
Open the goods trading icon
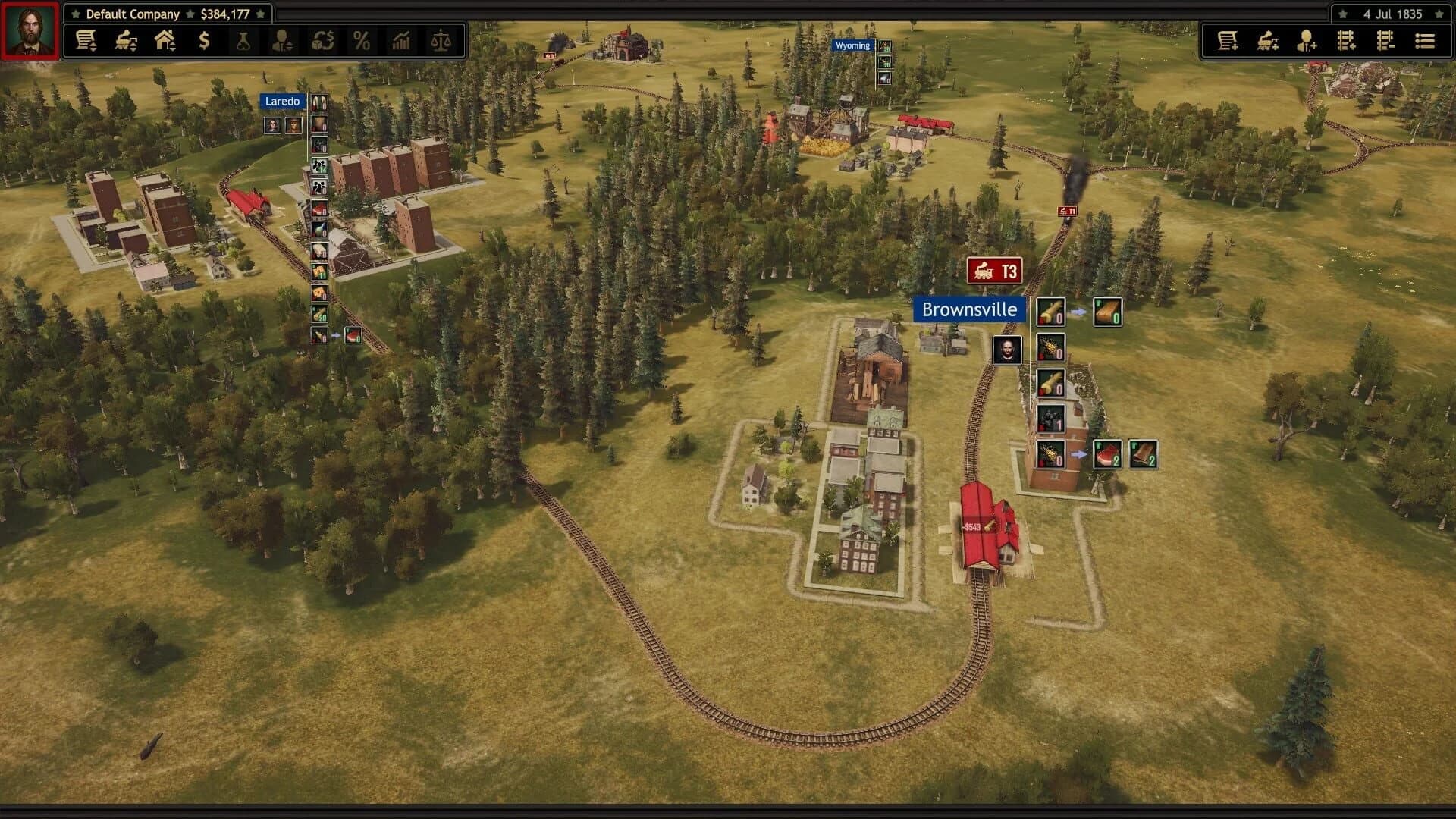pos(323,42)
